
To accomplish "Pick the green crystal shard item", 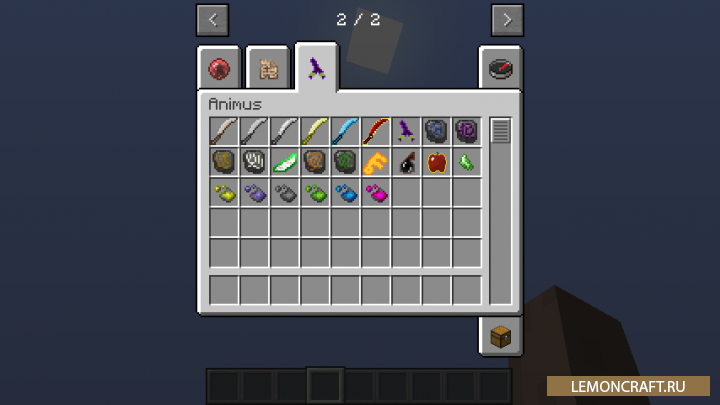I will point(466,162).
